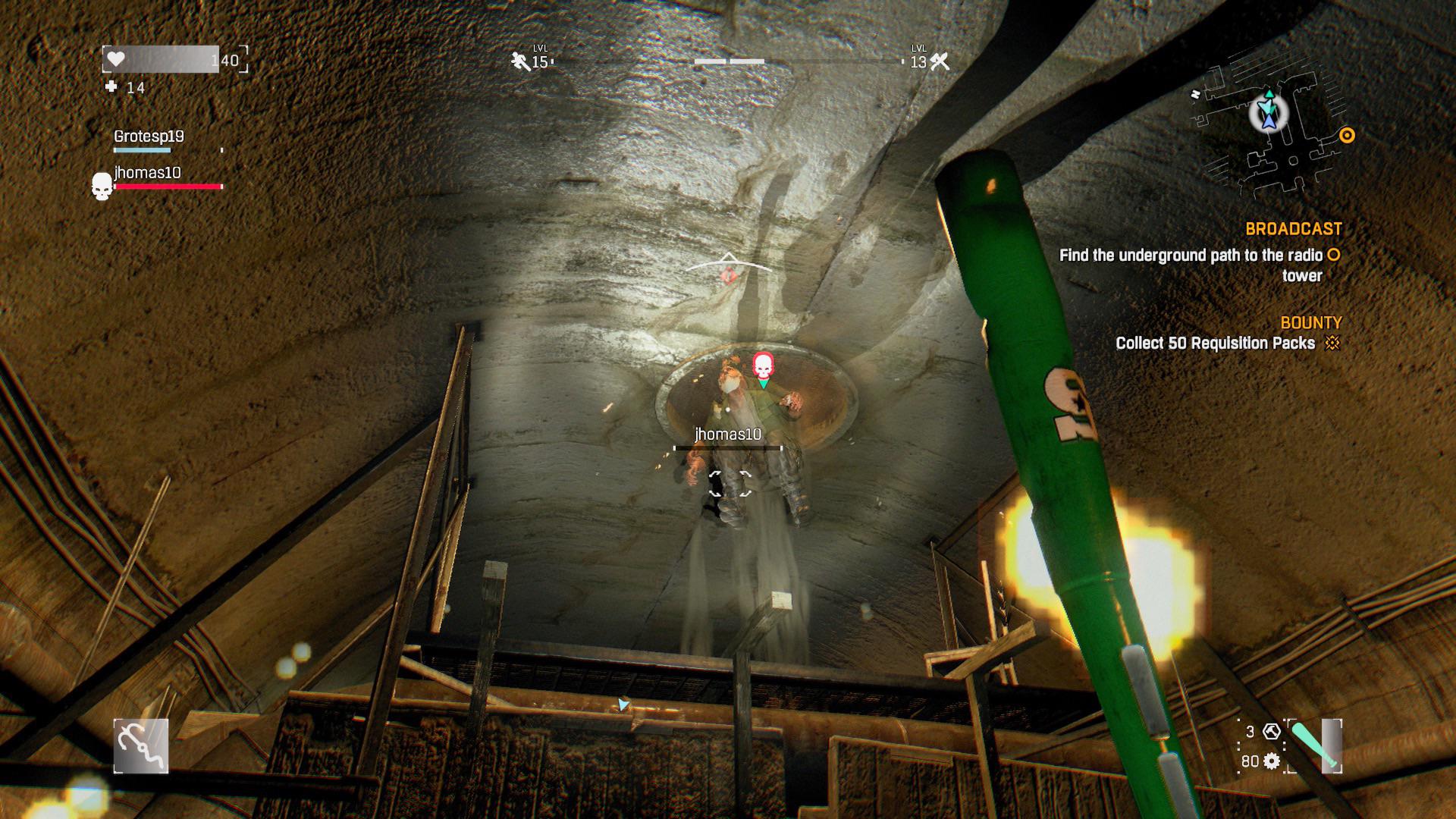The width and height of the screenshot is (1456, 819).
Task: Click the jhomas10 nametag above the player
Action: 728,435
